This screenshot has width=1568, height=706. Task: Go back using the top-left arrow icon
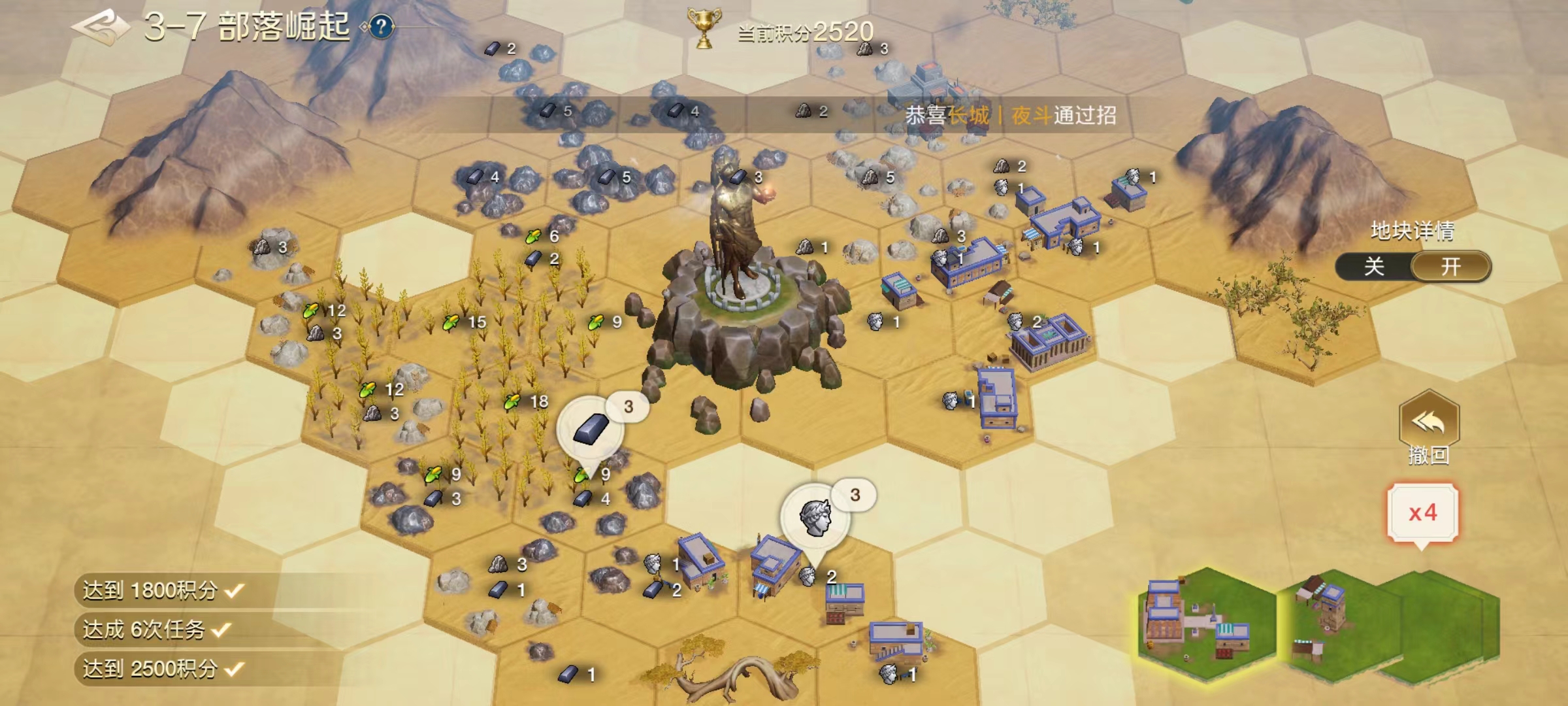tap(99, 27)
